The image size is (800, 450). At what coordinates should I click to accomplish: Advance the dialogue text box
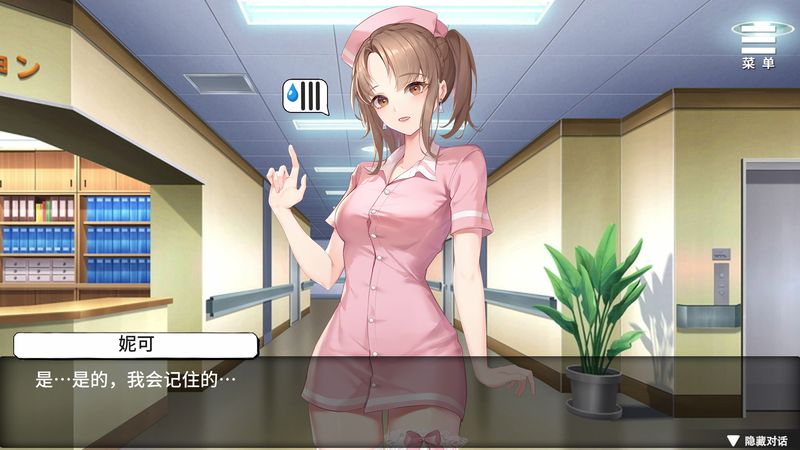400,395
